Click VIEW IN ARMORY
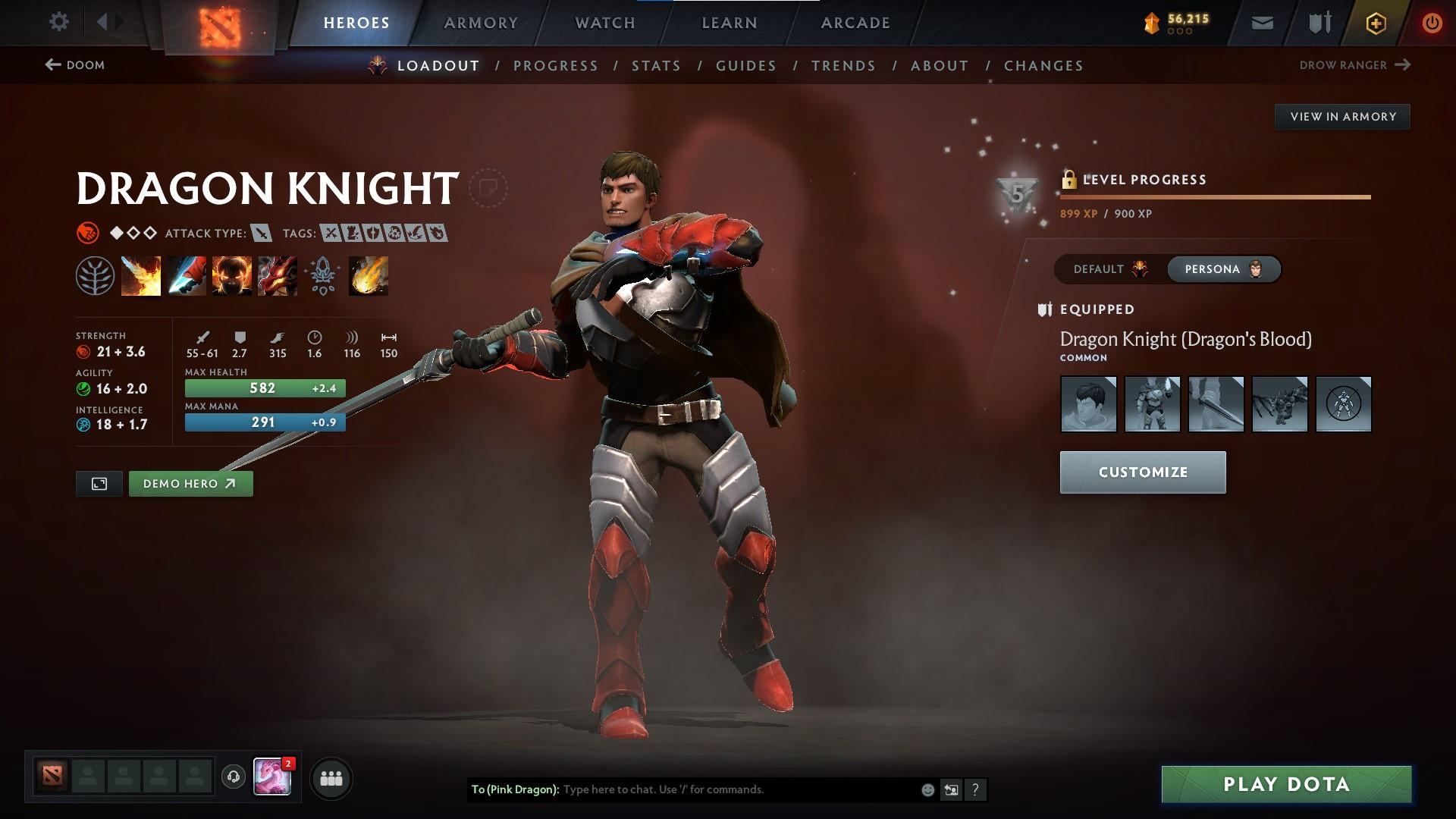 [1342, 116]
